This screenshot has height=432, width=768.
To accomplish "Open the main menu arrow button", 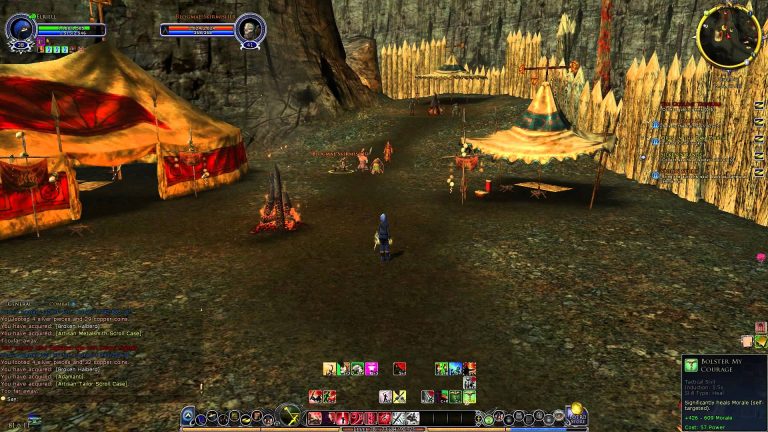I will pyautogui.click(x=188, y=415).
